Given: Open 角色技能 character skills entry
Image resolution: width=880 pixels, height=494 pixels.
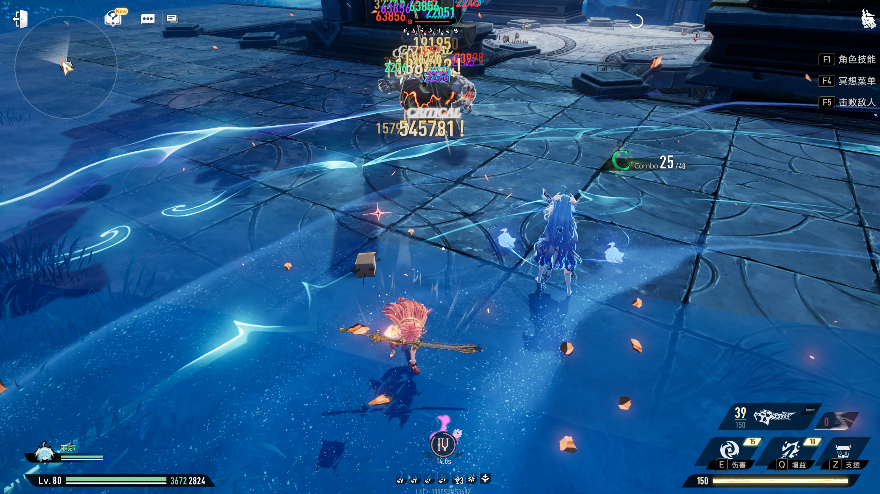Looking at the screenshot, I should [848, 59].
